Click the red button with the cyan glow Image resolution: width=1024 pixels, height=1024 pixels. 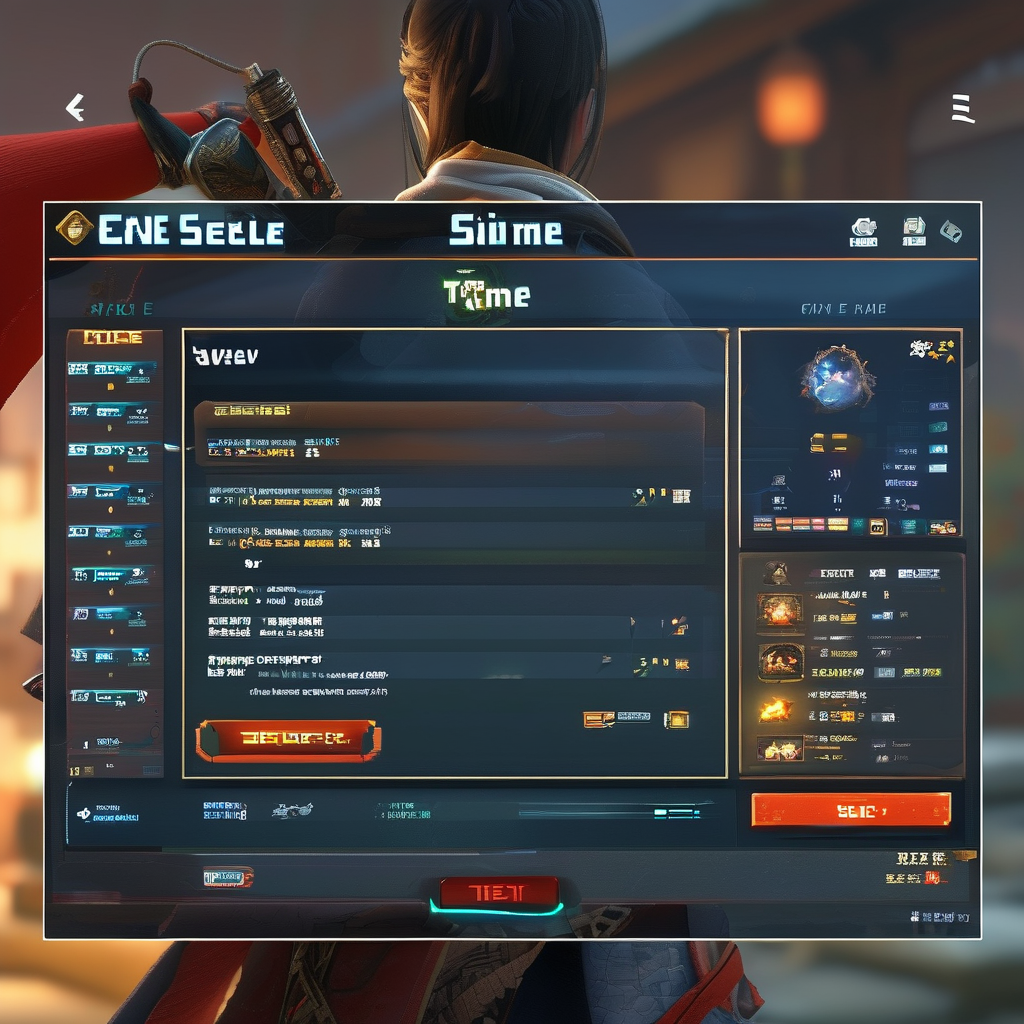tap(498, 893)
